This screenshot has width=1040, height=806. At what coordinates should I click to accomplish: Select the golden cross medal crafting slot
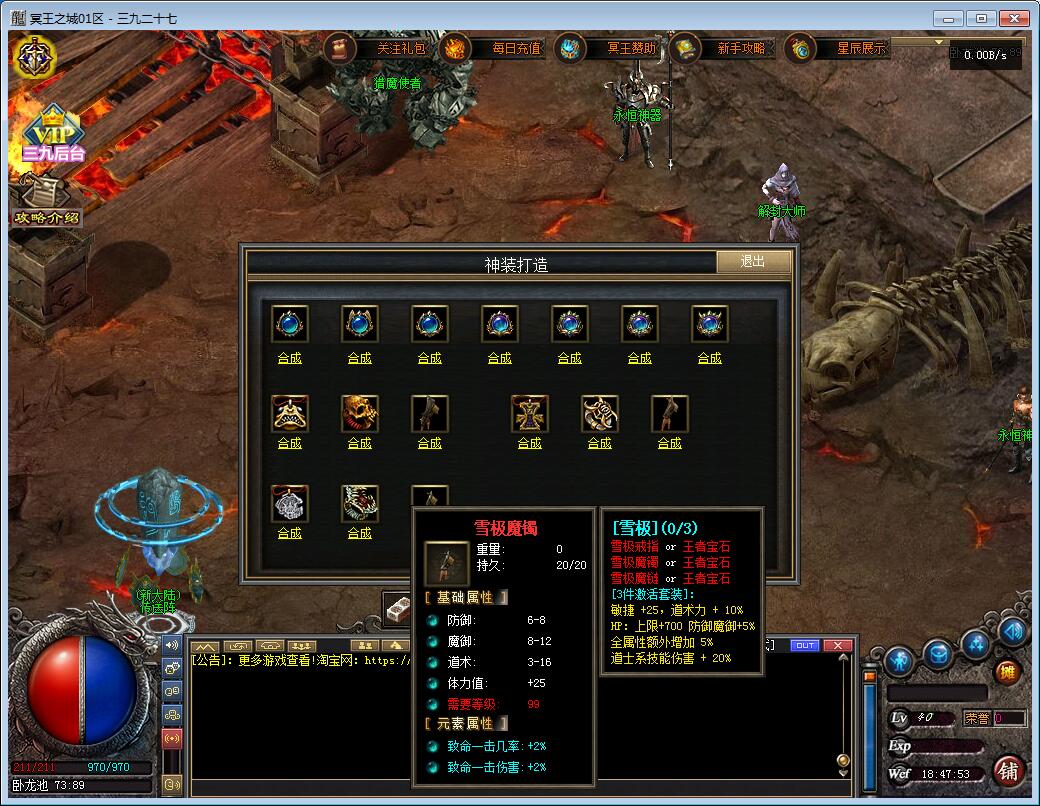tap(529, 413)
